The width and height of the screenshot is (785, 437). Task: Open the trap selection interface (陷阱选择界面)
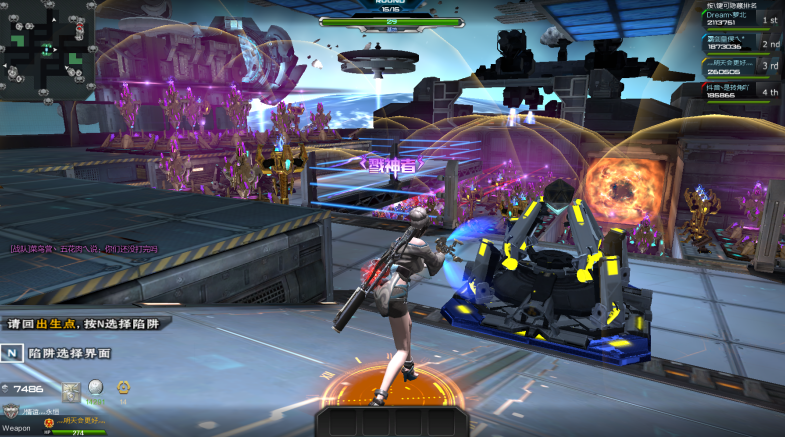[57, 353]
